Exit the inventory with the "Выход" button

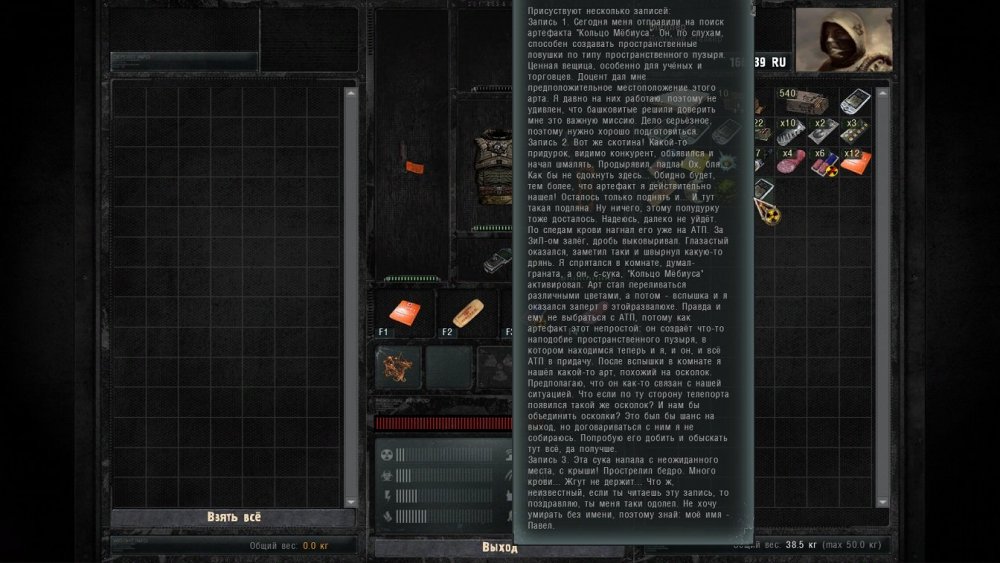click(x=499, y=547)
